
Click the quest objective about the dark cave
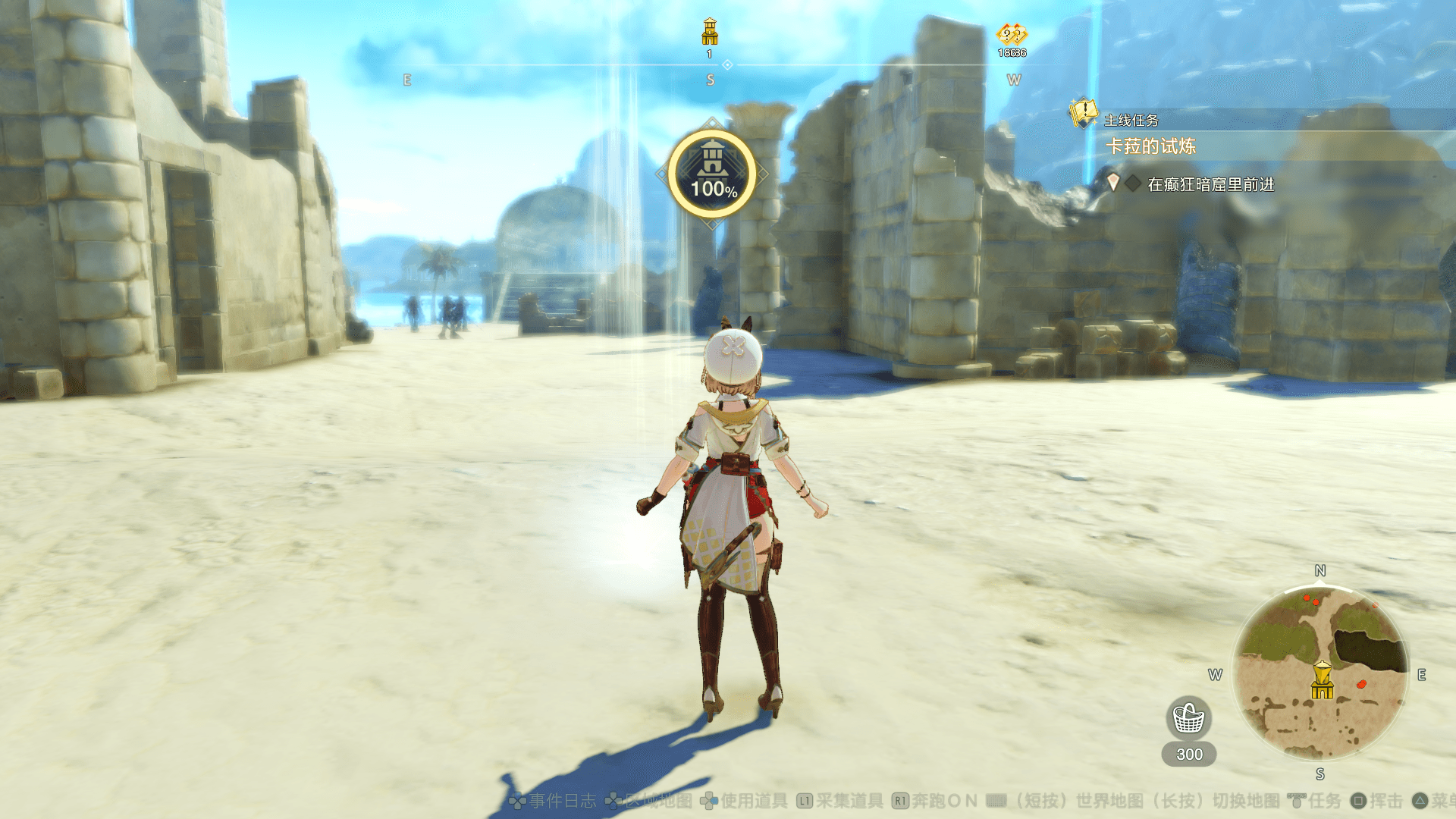[x=1210, y=184]
